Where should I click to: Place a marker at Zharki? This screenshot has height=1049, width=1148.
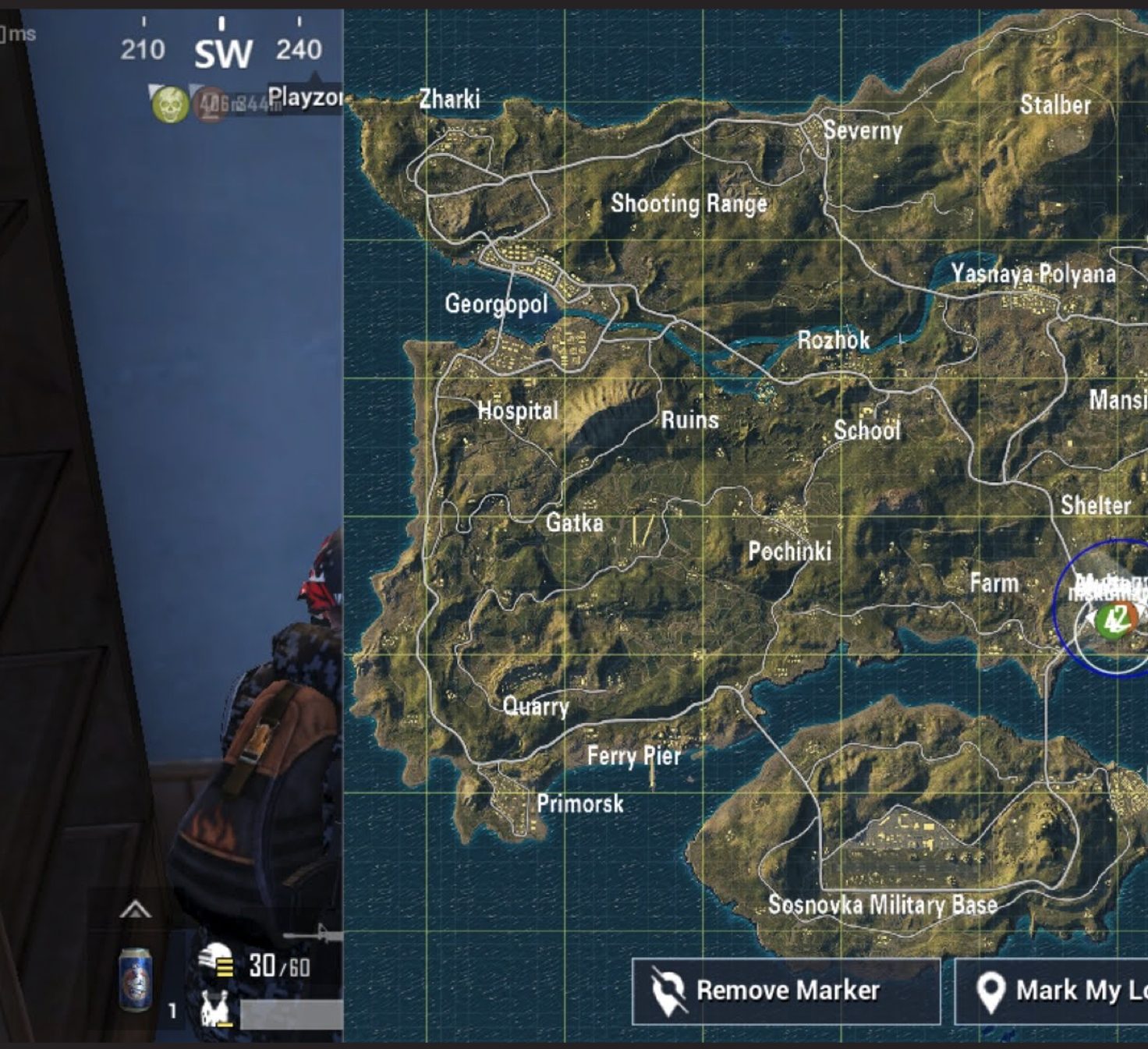tap(449, 99)
